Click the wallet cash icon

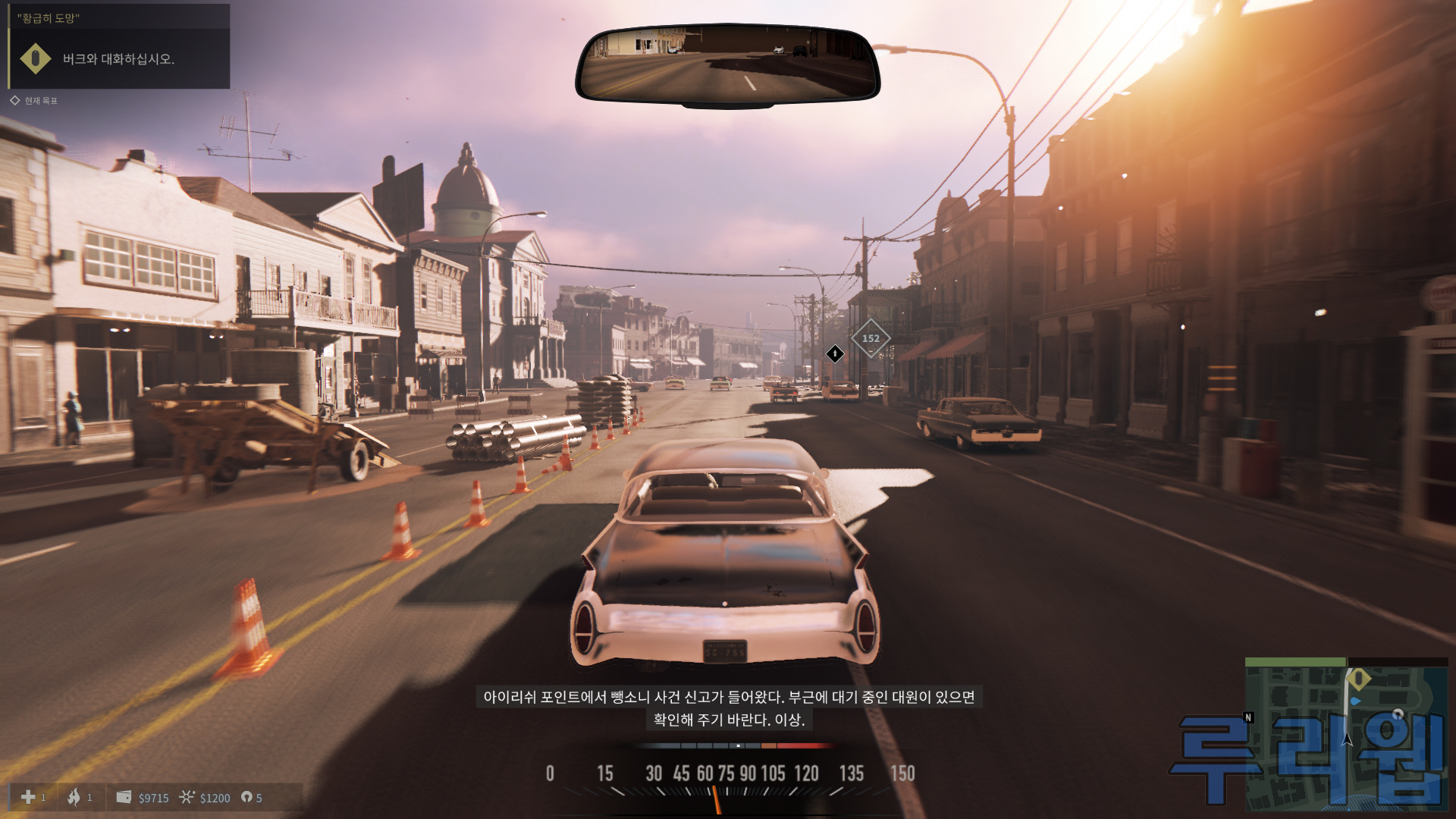(124, 797)
